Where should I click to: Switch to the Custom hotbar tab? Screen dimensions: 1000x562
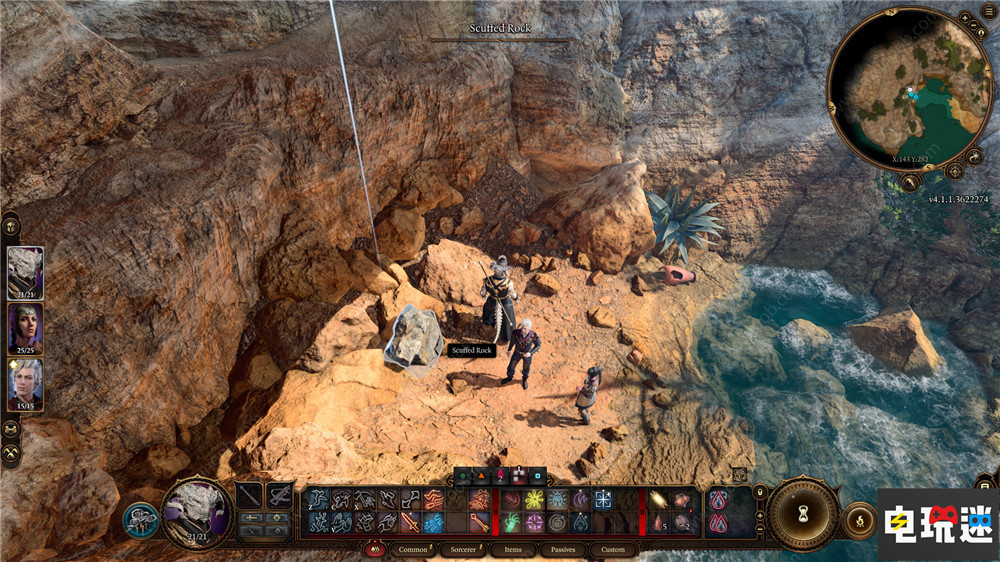(613, 549)
